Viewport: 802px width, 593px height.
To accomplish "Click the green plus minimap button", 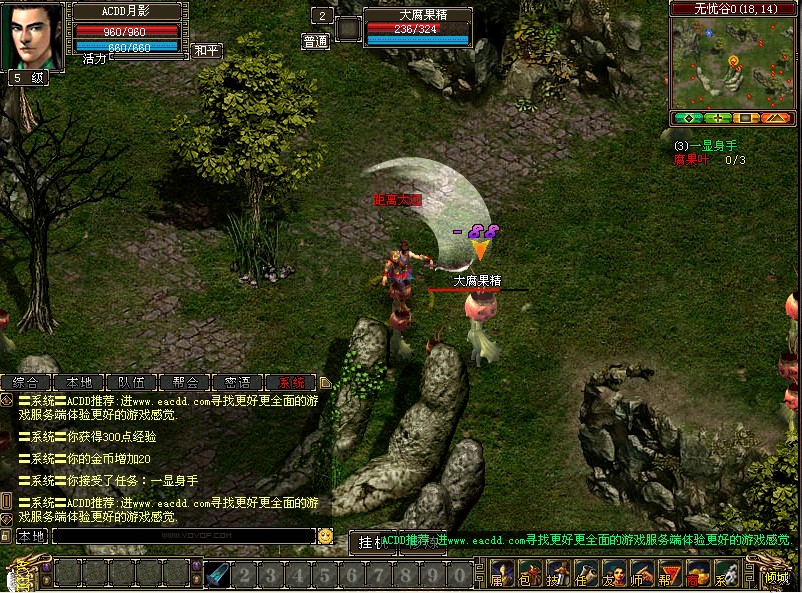I will tap(715, 118).
